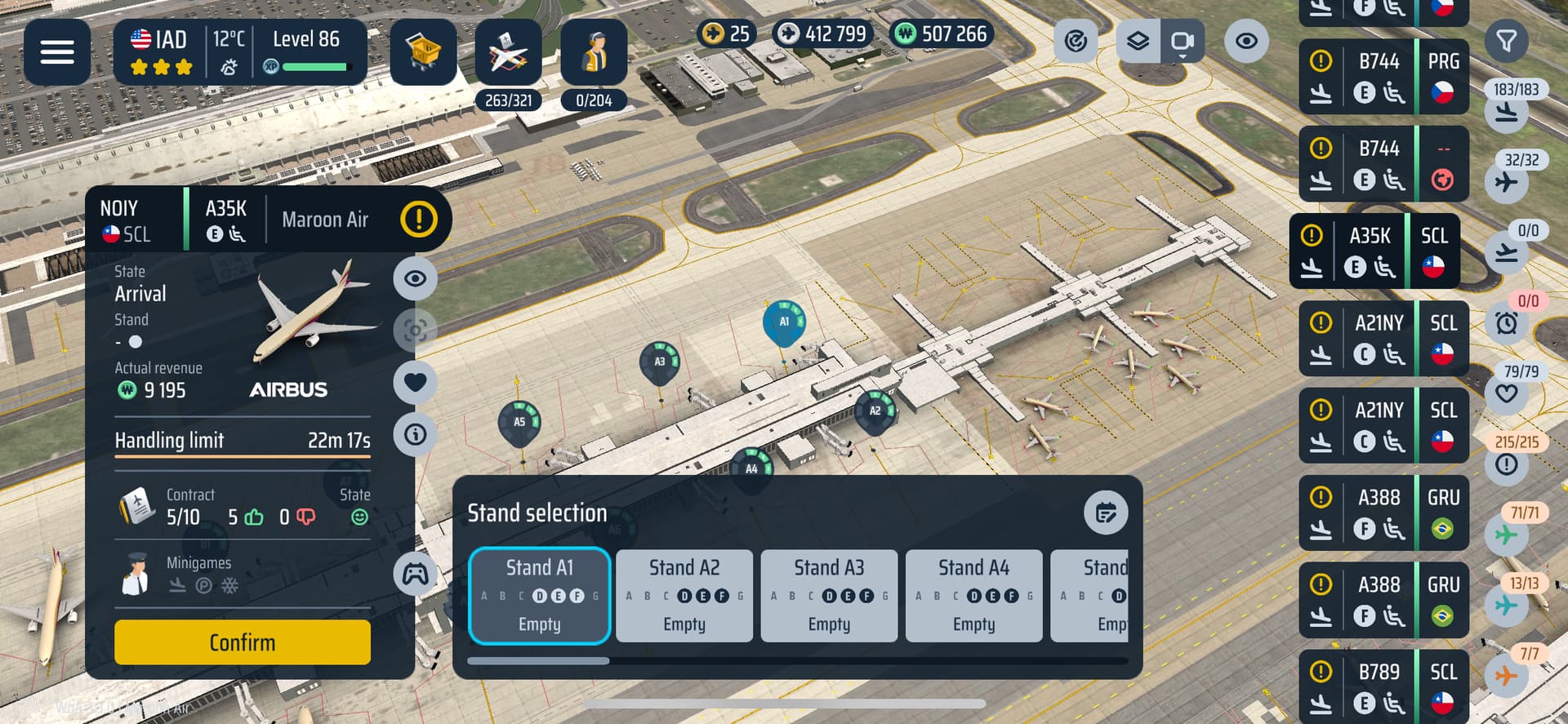This screenshot has width=1568, height=724.
Task: Open stand selection planner icon
Action: [x=1106, y=513]
